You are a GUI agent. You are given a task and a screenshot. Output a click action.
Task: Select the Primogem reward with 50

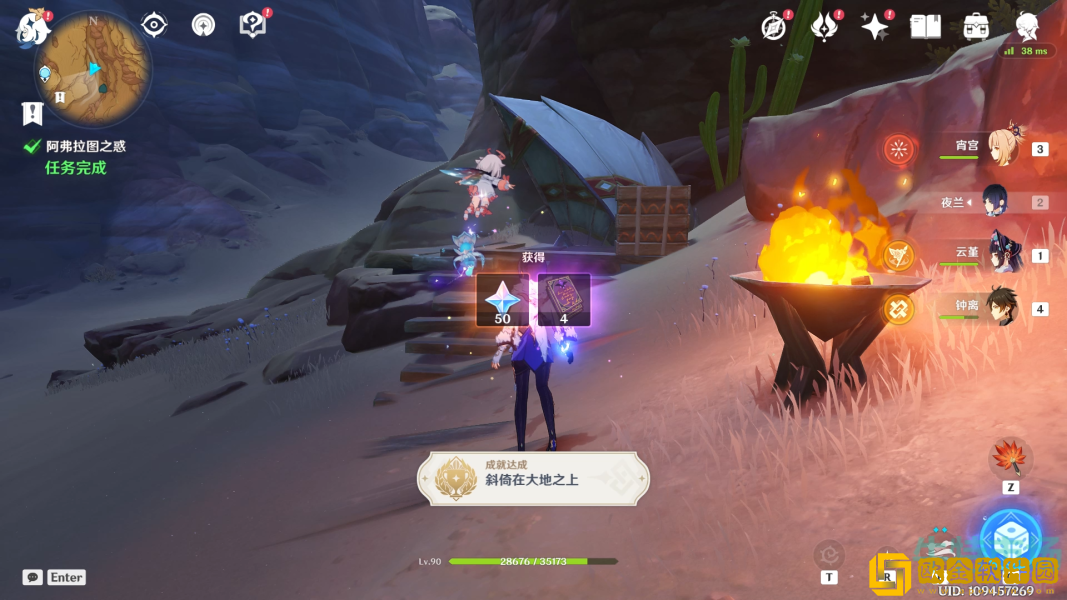[x=502, y=300]
